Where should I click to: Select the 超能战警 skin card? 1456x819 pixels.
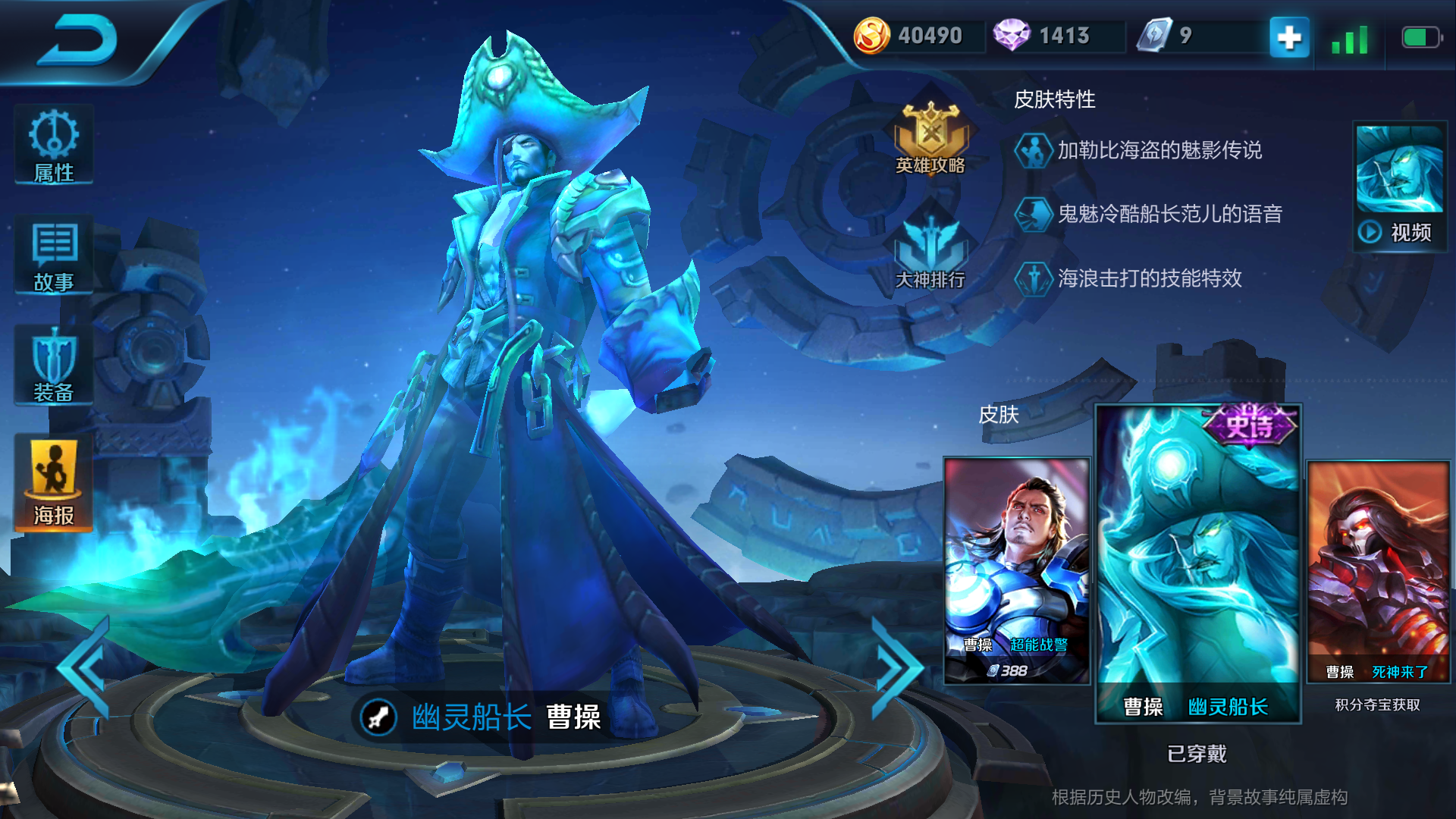click(x=1017, y=570)
